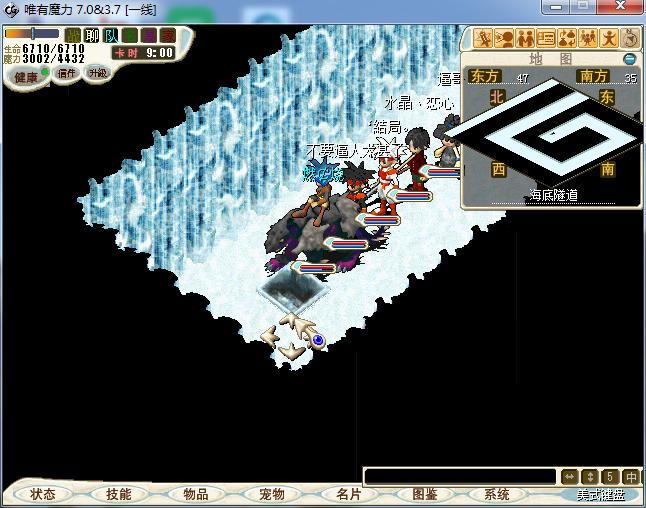646x508 pixels.
Task: Toggle the 战 battle mode button
Action: 73,36
